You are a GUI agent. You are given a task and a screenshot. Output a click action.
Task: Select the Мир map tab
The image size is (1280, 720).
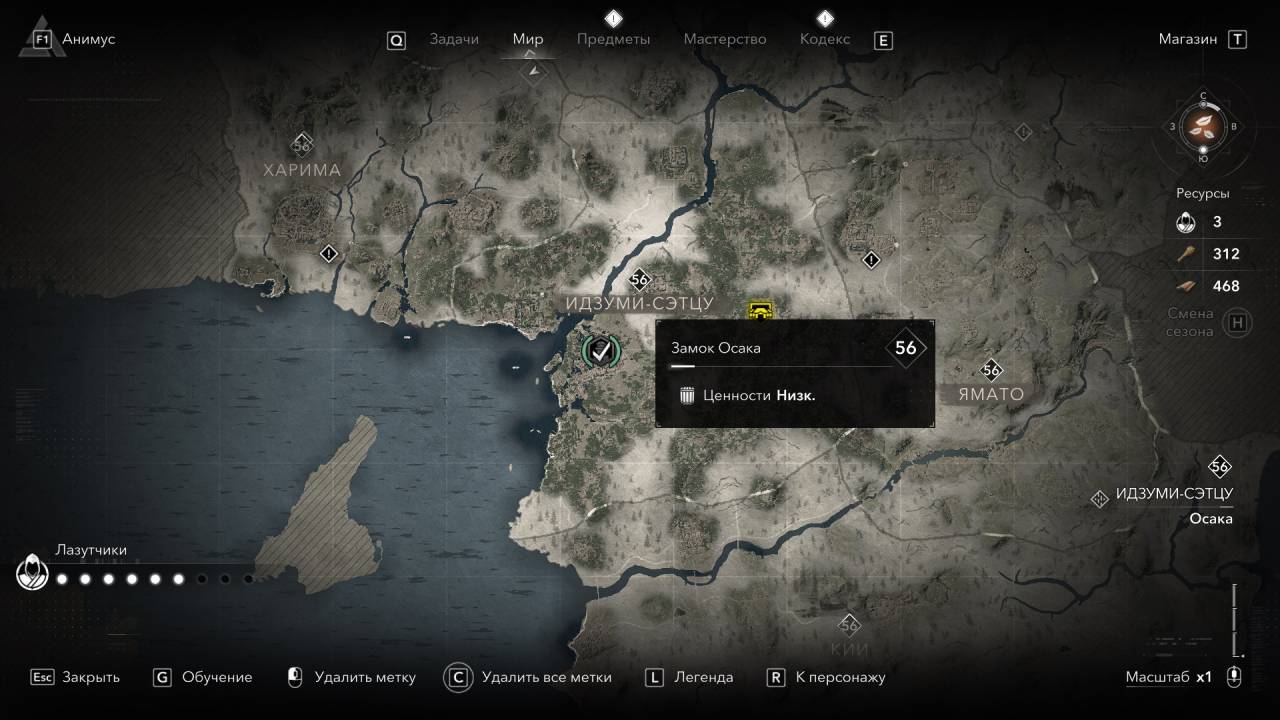(x=528, y=39)
